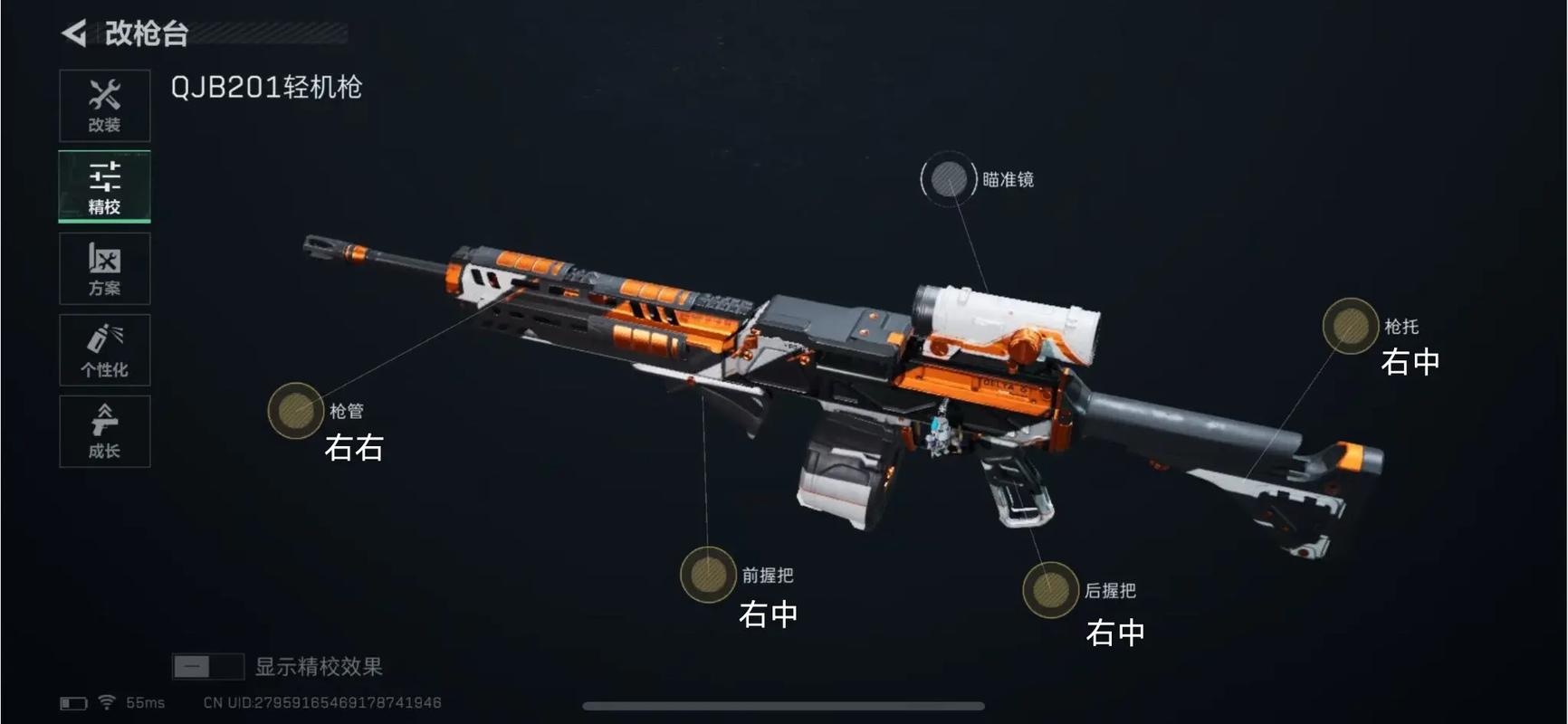
Task: Select the 方案 loadout plans icon
Action: pos(104,268)
